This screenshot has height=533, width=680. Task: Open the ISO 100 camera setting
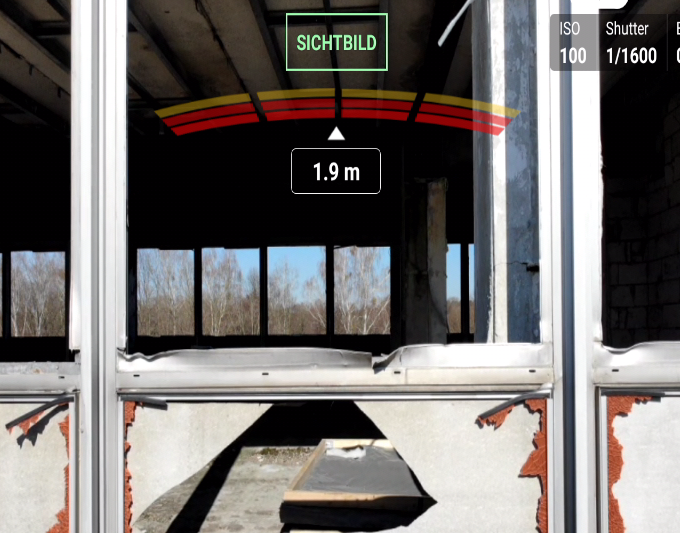573,43
